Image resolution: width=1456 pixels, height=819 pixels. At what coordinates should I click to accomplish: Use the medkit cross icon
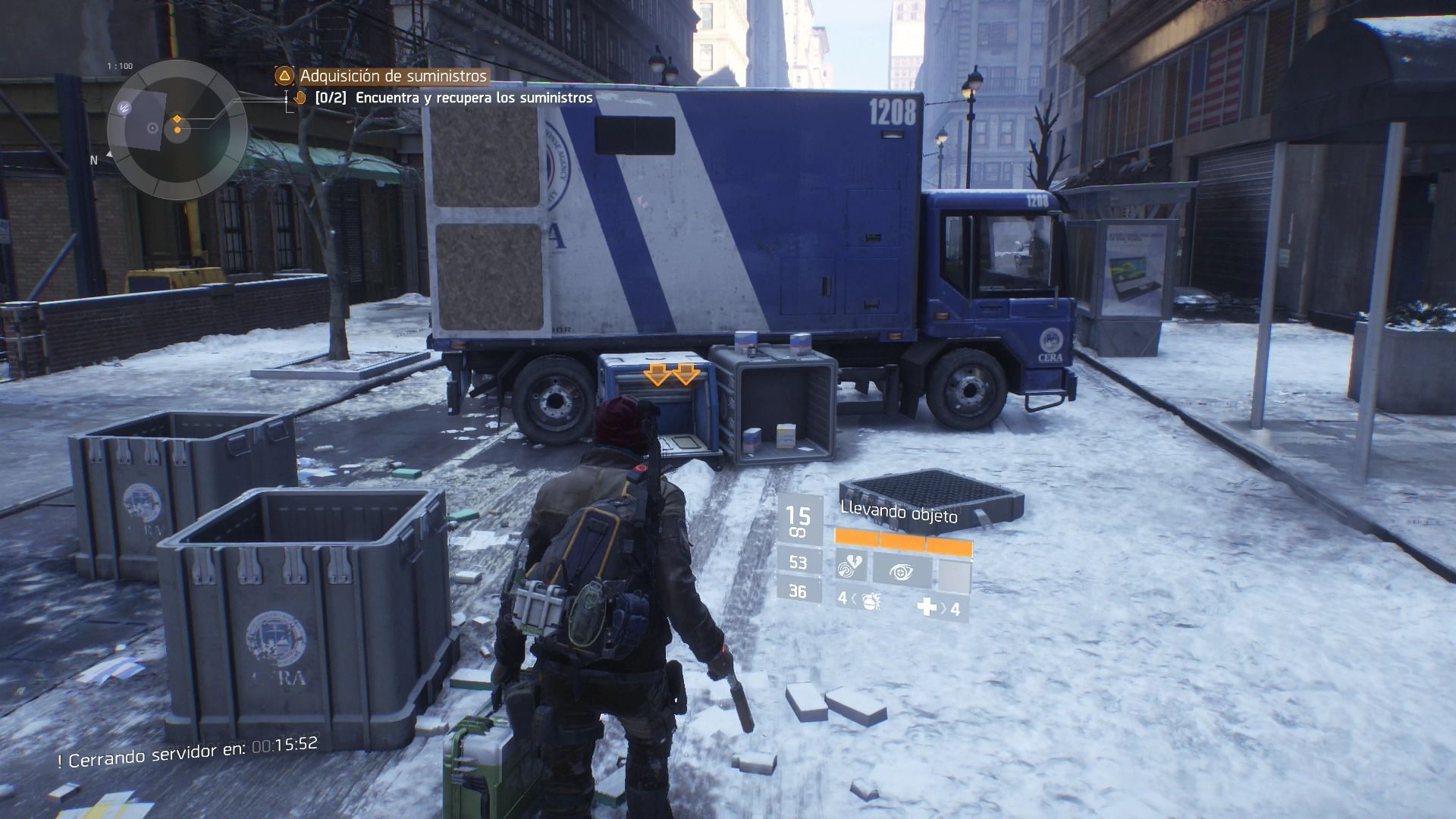927,607
